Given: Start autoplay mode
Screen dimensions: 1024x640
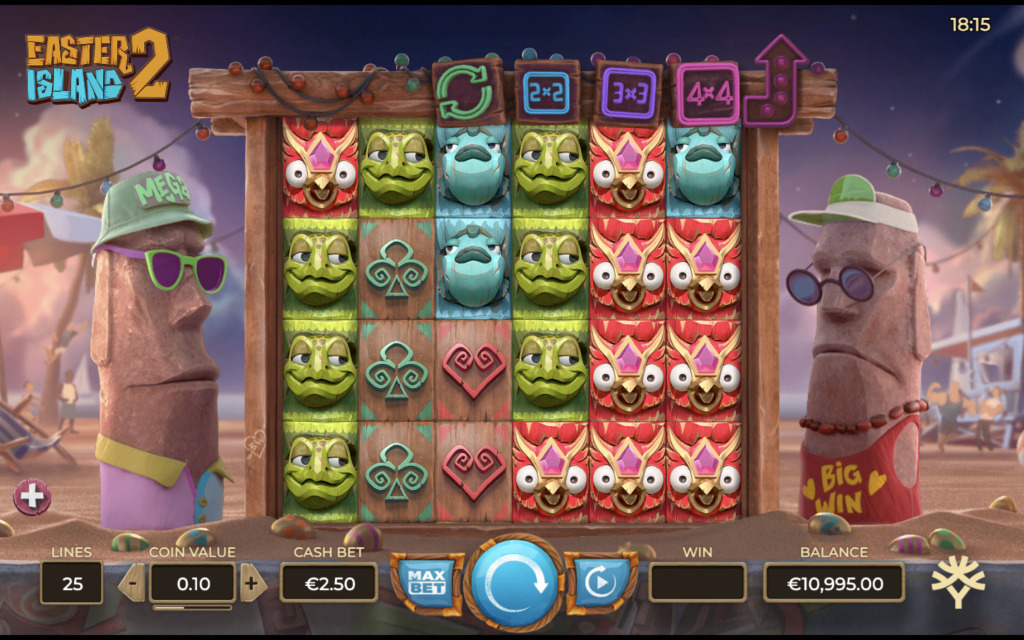Looking at the screenshot, I should click(600, 582).
